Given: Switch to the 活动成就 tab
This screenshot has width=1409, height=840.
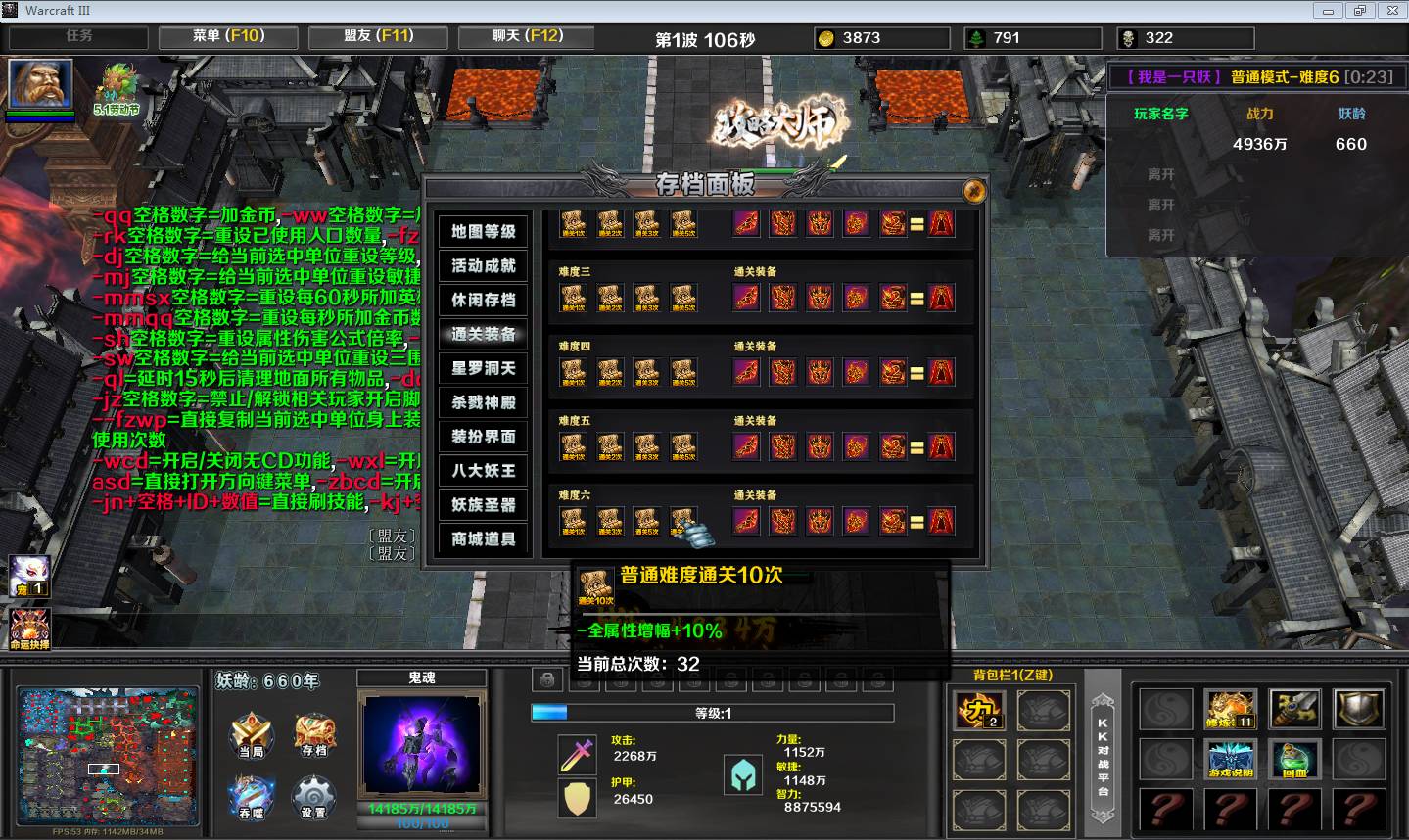Looking at the screenshot, I should (x=484, y=266).
